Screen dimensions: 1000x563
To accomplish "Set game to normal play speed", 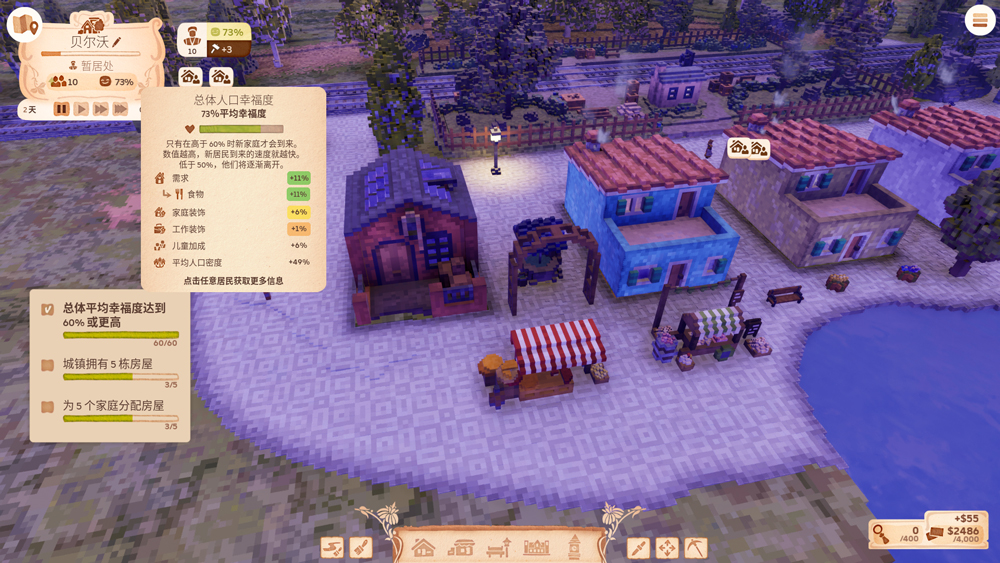I will [81, 109].
